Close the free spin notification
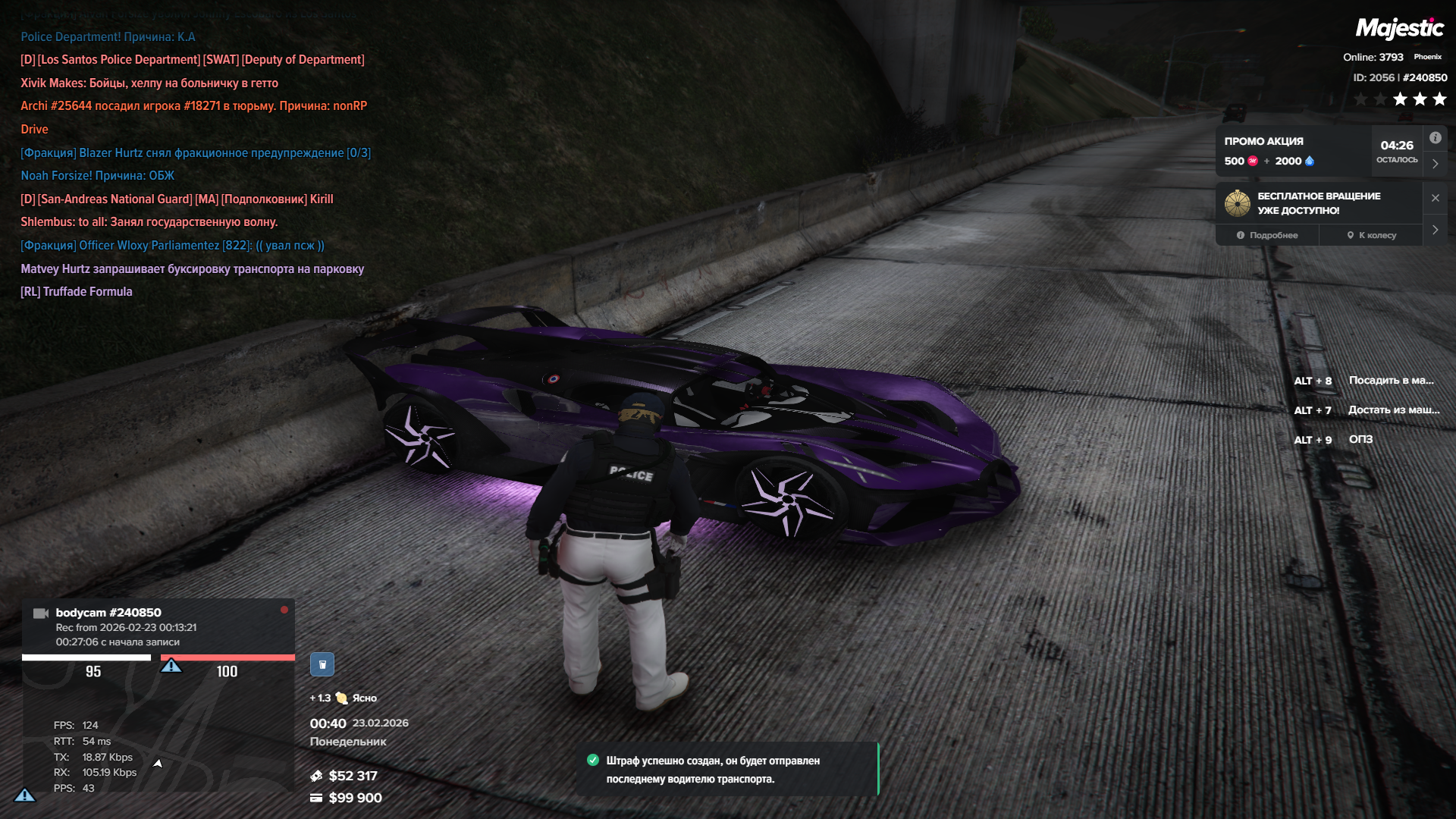Image resolution: width=1456 pixels, height=819 pixels. coord(1435,198)
